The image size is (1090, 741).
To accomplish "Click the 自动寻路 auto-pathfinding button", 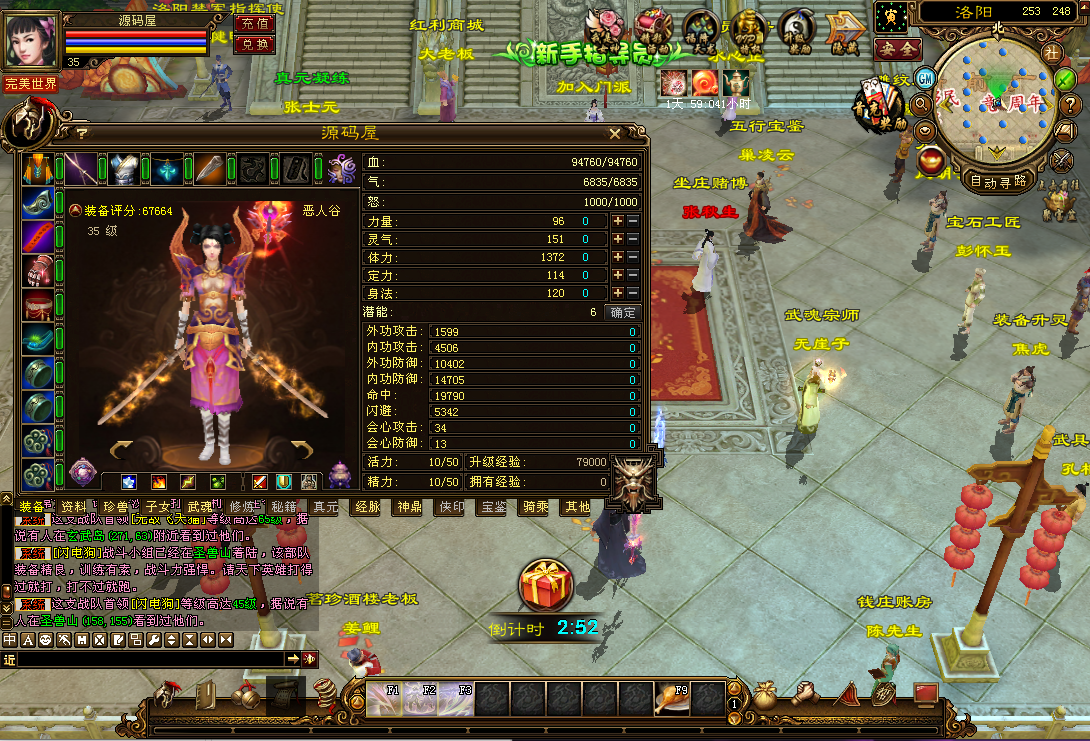I will [x=998, y=182].
